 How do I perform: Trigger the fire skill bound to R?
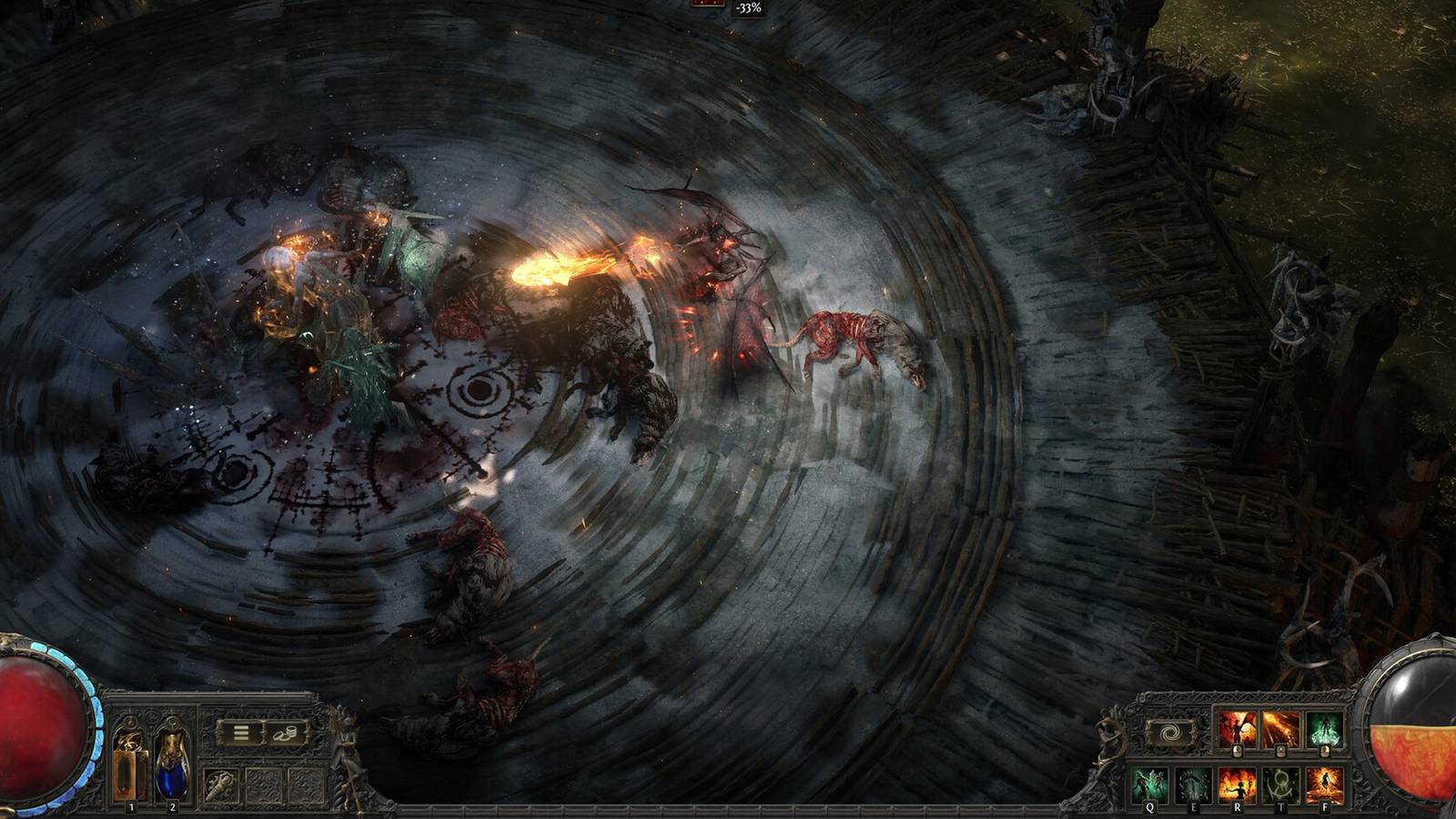pos(1237,782)
